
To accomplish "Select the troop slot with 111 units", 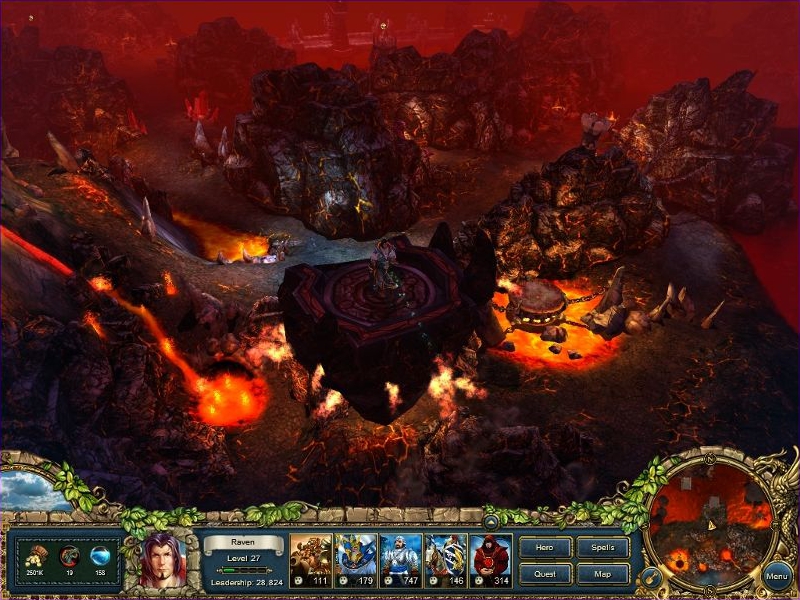I will 309,558.
